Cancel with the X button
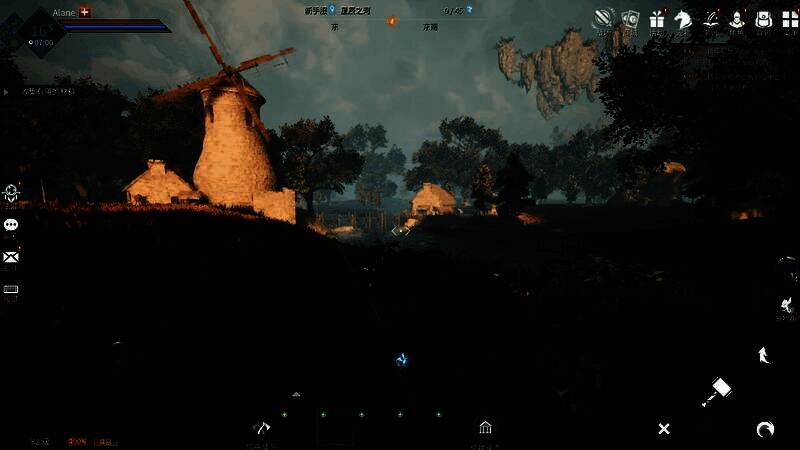Viewport: 800px width, 450px height. [663, 429]
